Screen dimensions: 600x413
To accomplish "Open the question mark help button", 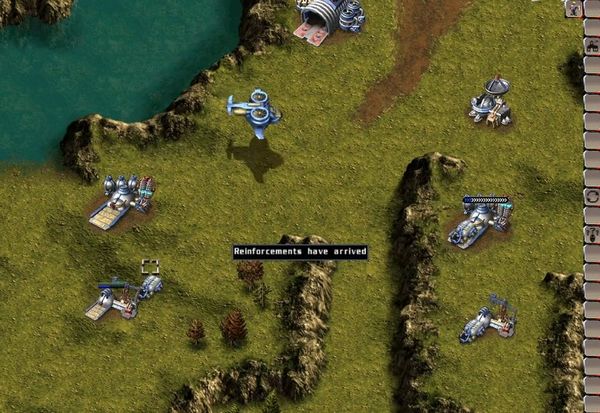I will pyautogui.click(x=592, y=233).
